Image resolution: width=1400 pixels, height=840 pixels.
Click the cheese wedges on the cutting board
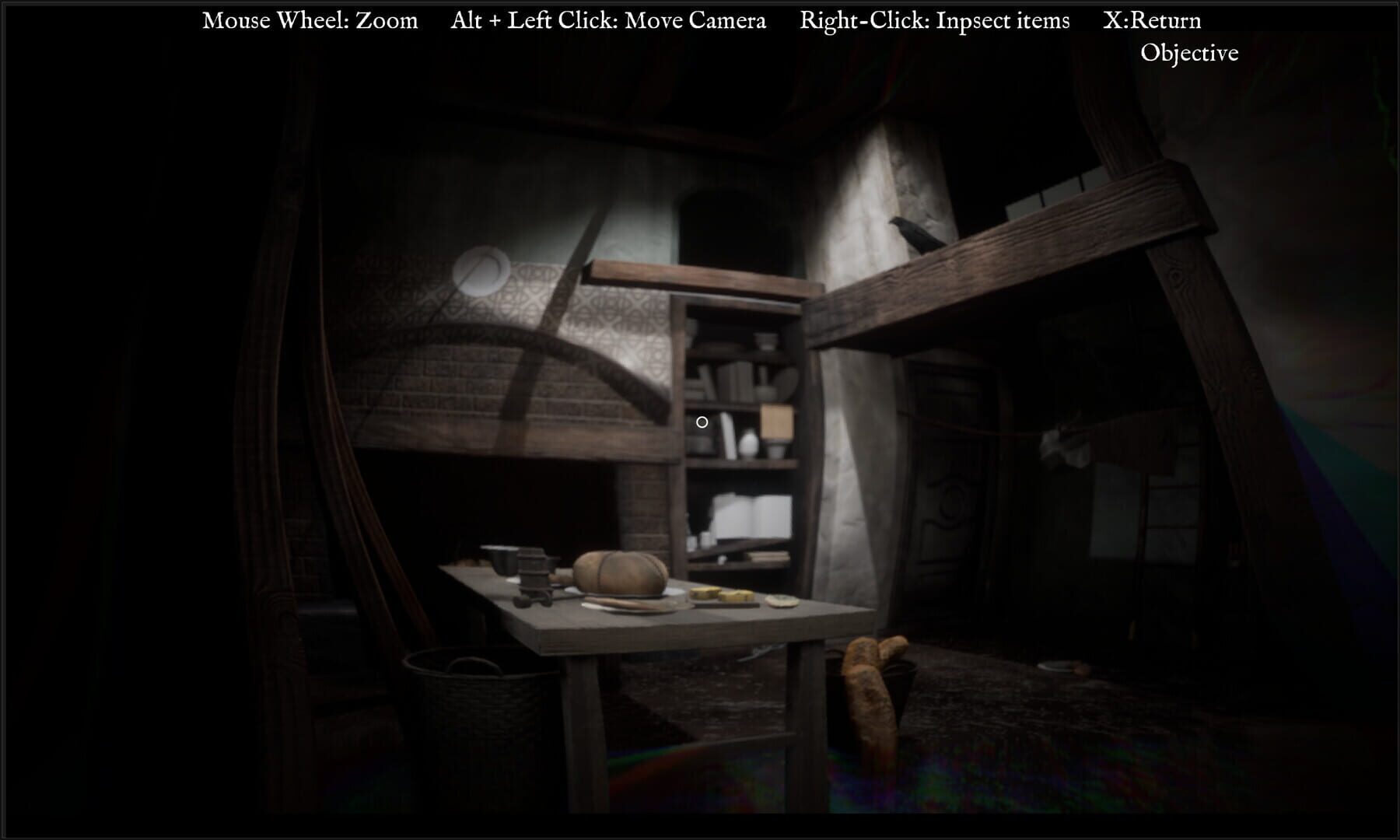[x=720, y=596]
